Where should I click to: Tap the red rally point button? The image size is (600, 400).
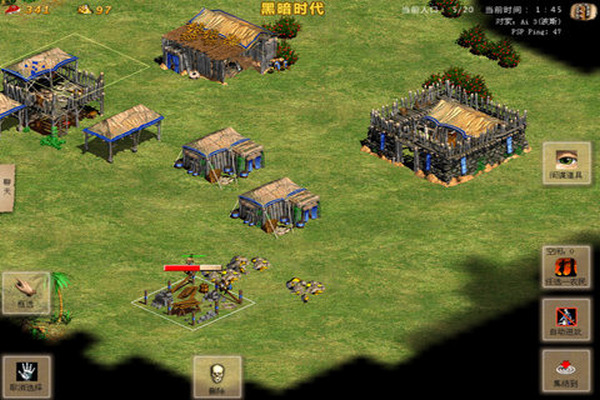click(566, 370)
